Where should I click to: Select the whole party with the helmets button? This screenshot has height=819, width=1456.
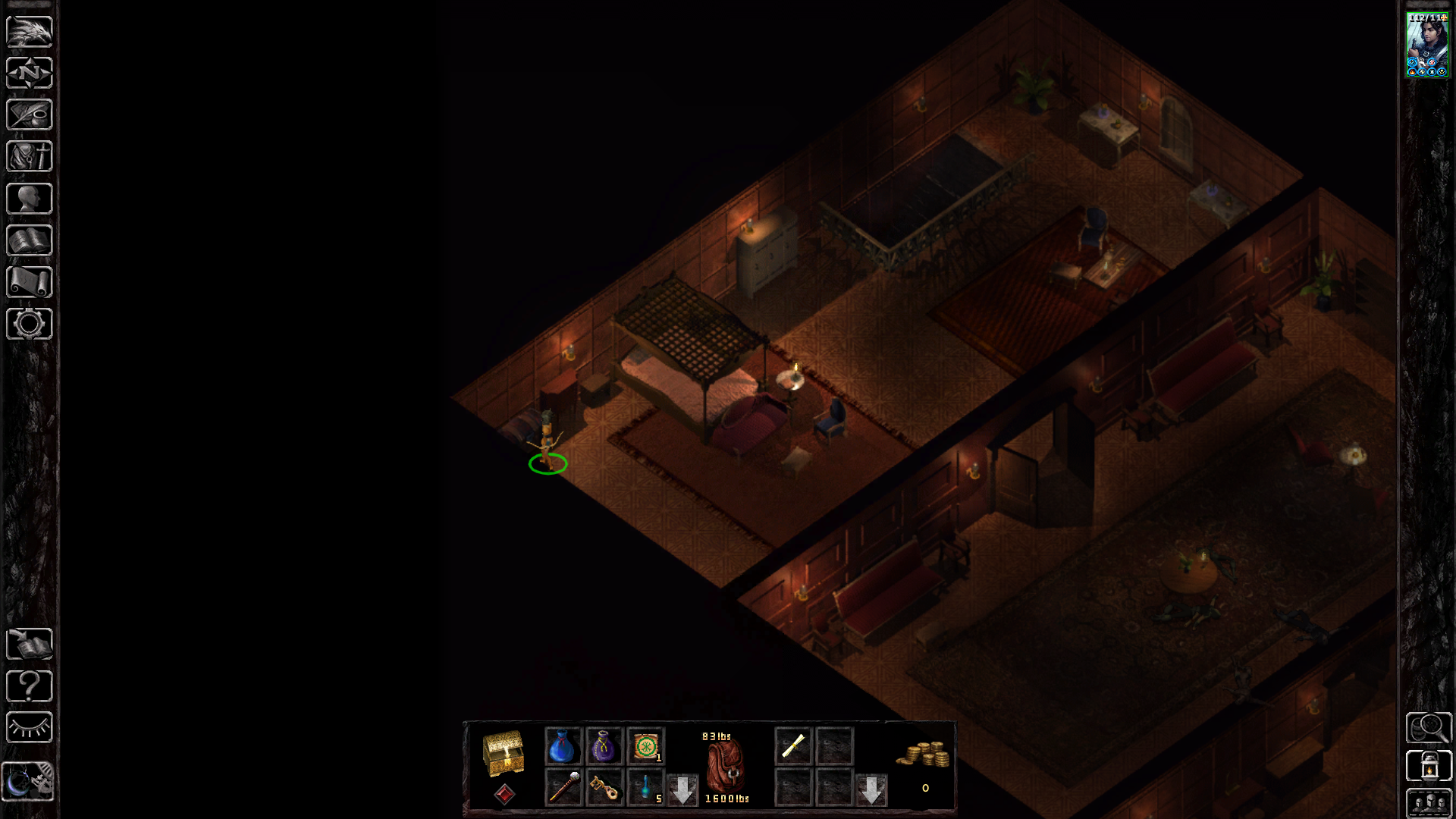click(x=1429, y=804)
